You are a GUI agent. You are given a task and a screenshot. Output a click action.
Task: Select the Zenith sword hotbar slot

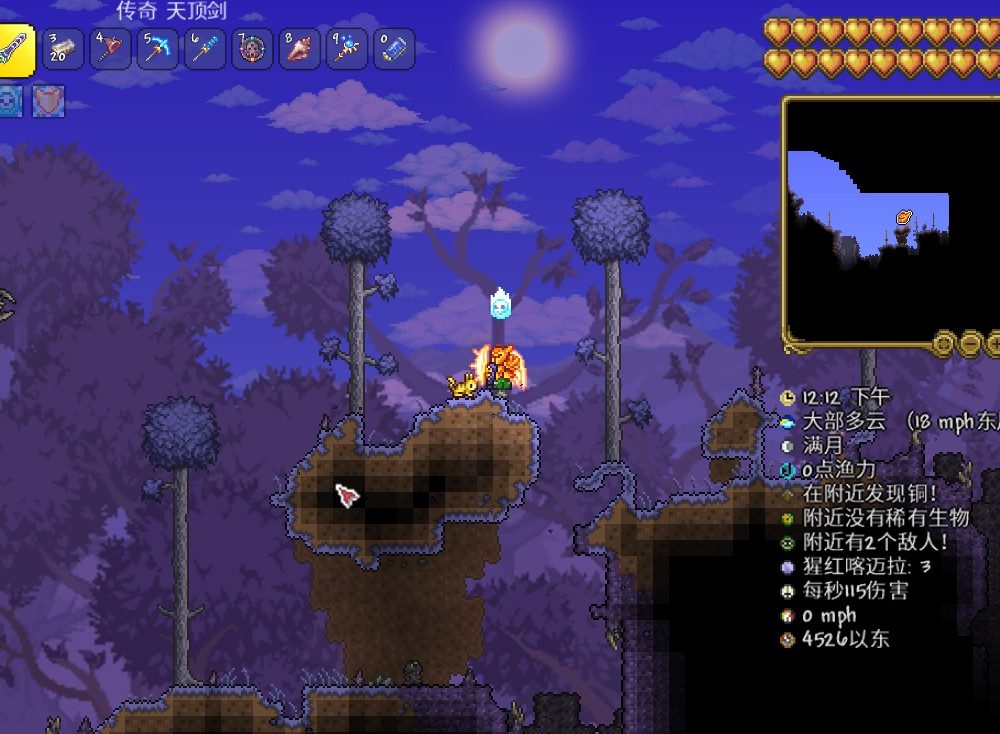(x=18, y=50)
